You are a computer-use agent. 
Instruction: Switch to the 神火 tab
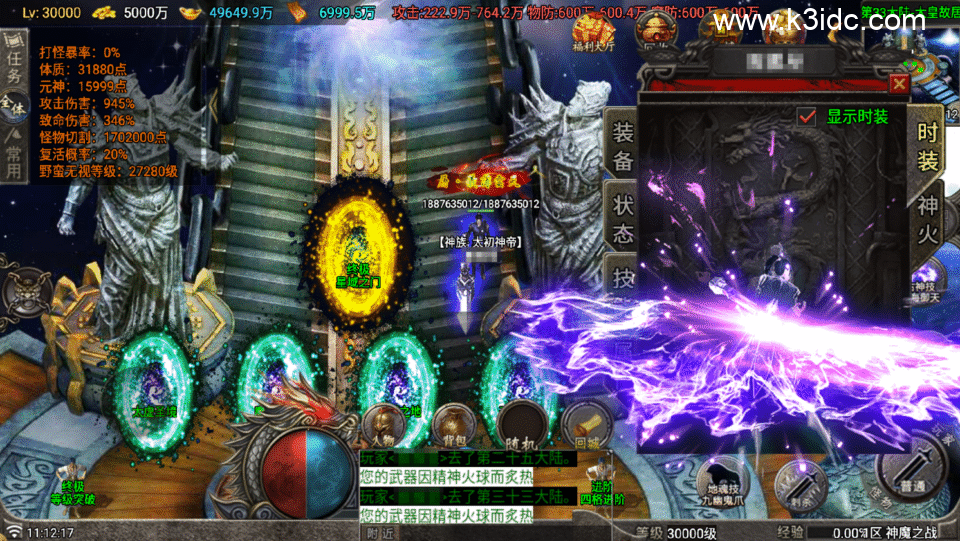(x=927, y=218)
